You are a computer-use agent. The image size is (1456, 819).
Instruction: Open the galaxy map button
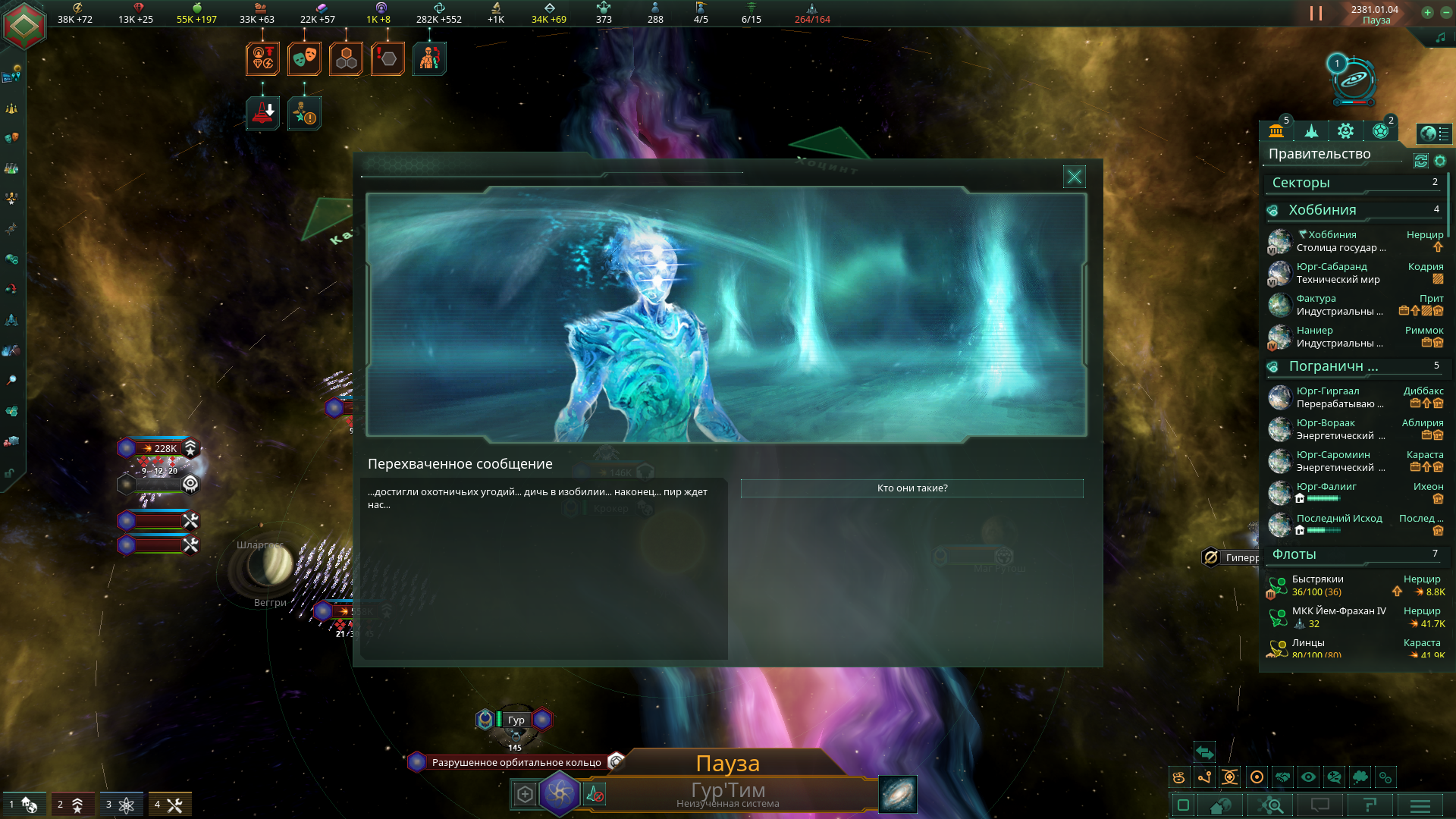pyautogui.click(x=898, y=794)
